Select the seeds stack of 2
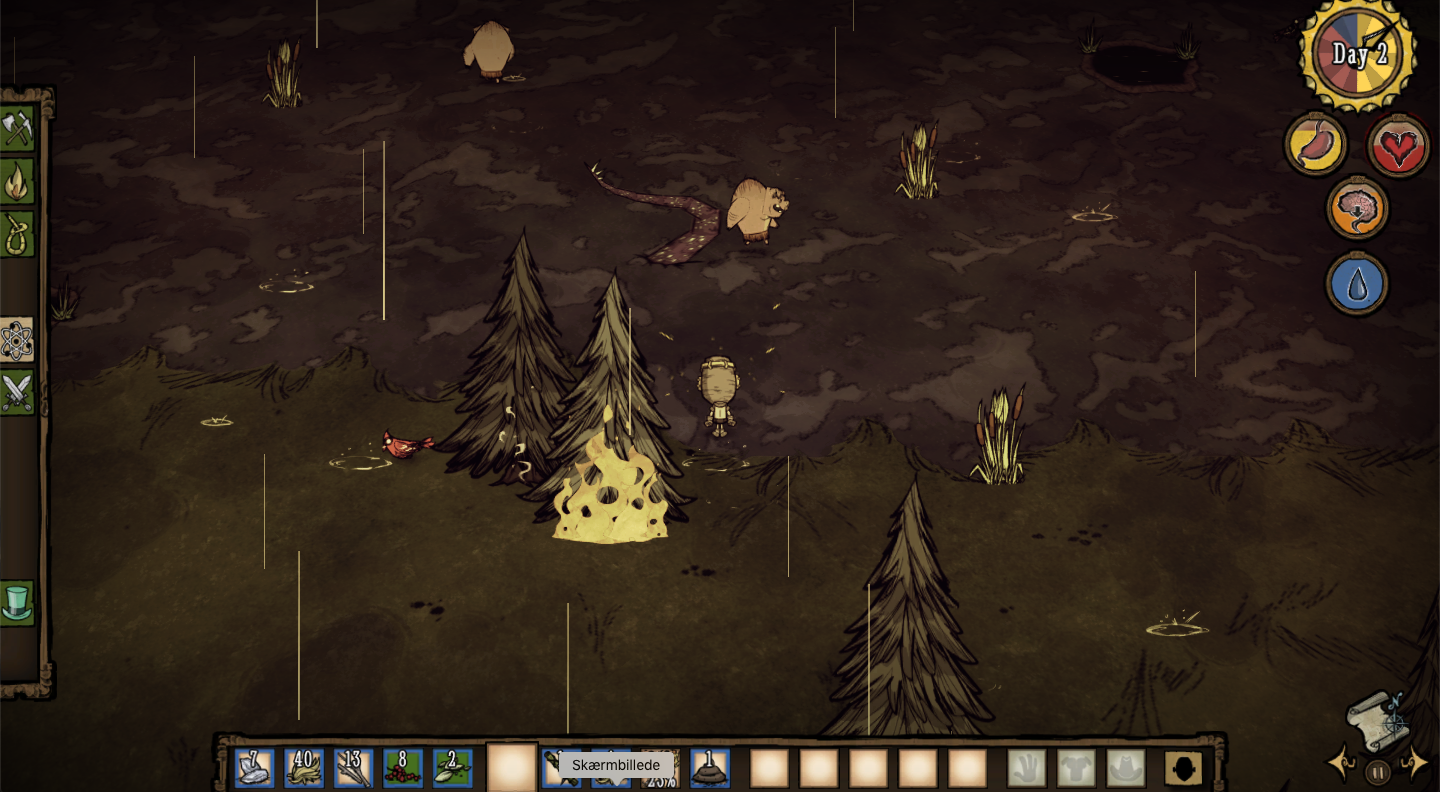 453,768
